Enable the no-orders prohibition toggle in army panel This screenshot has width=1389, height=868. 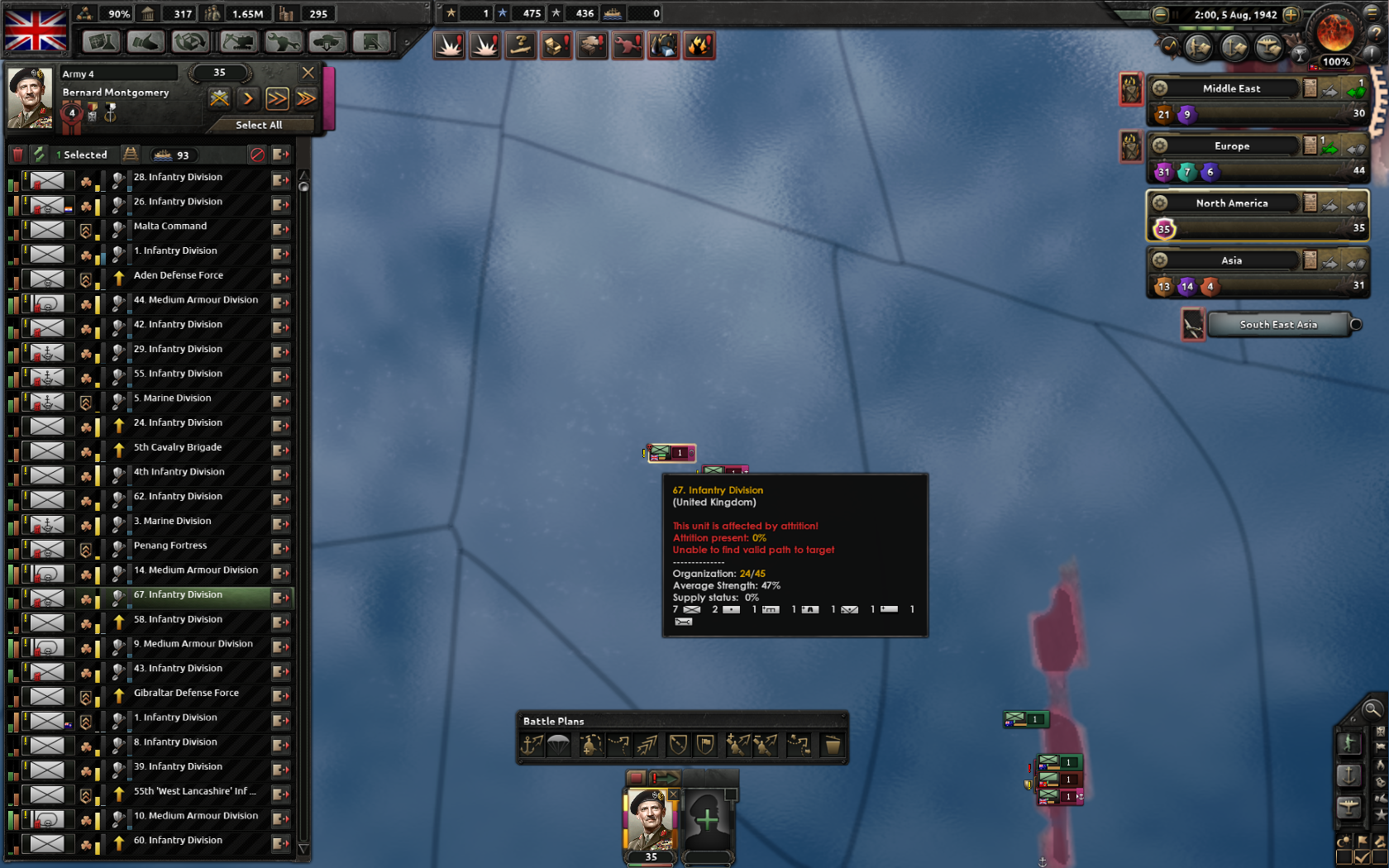pyautogui.click(x=256, y=155)
